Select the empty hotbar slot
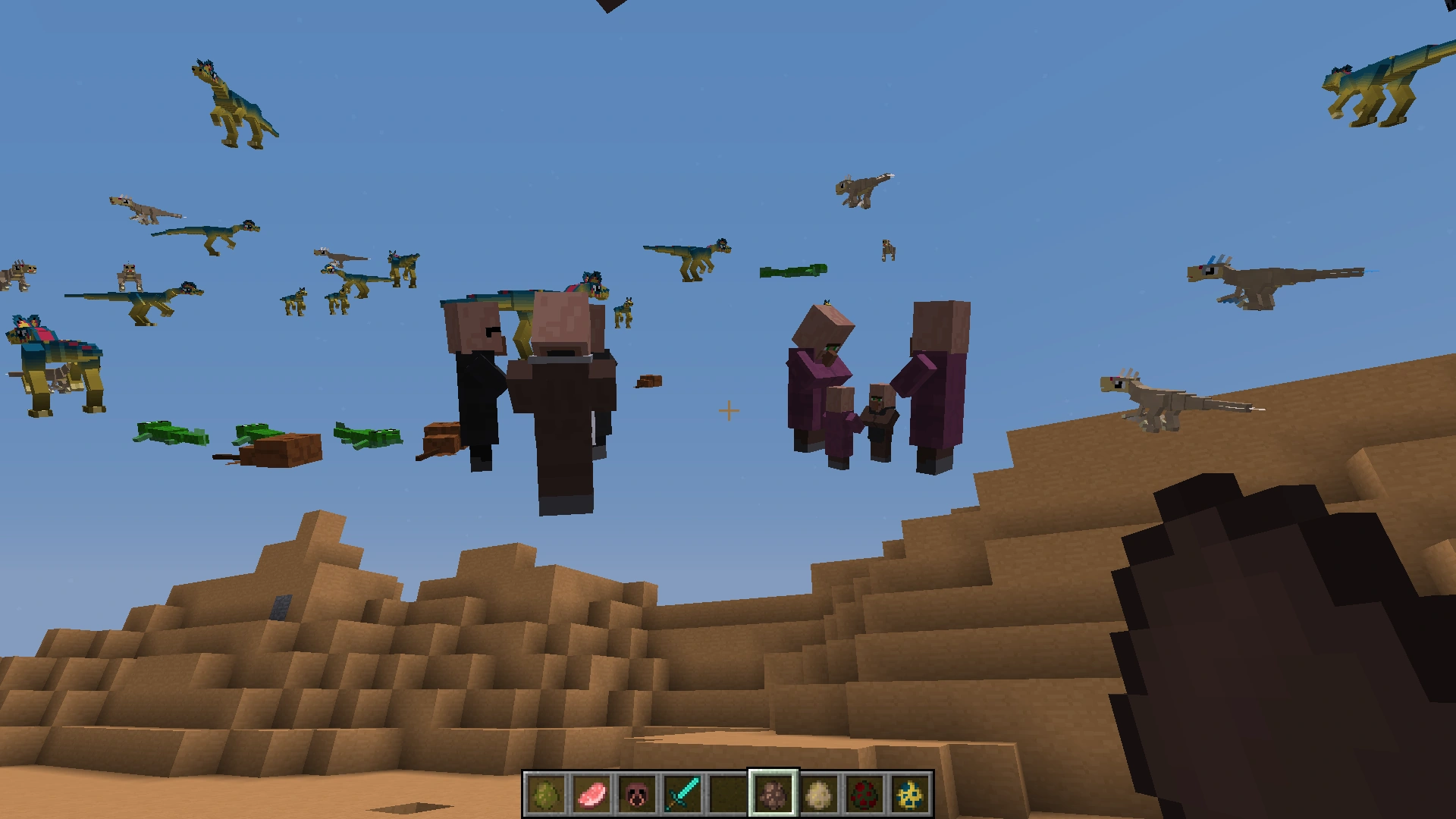Image resolution: width=1456 pixels, height=819 pixels. [x=728, y=794]
